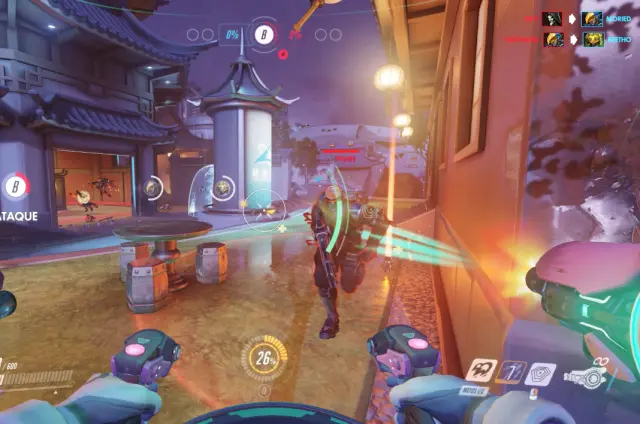This screenshot has height=424, width=640.
Task: Click the point B attack waypoint marker
Action: (15, 185)
